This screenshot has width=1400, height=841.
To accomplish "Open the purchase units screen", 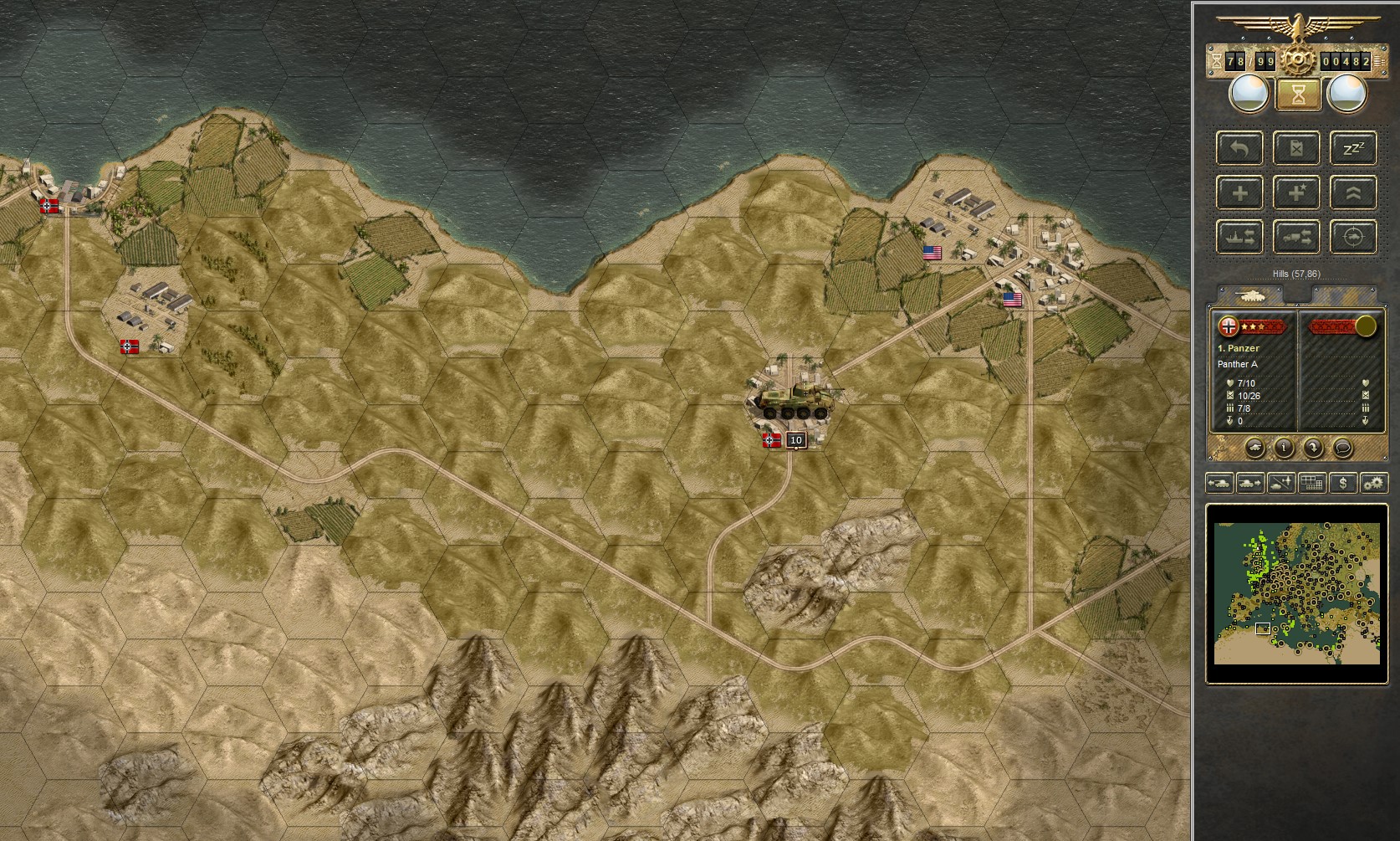I will pos(1343,484).
